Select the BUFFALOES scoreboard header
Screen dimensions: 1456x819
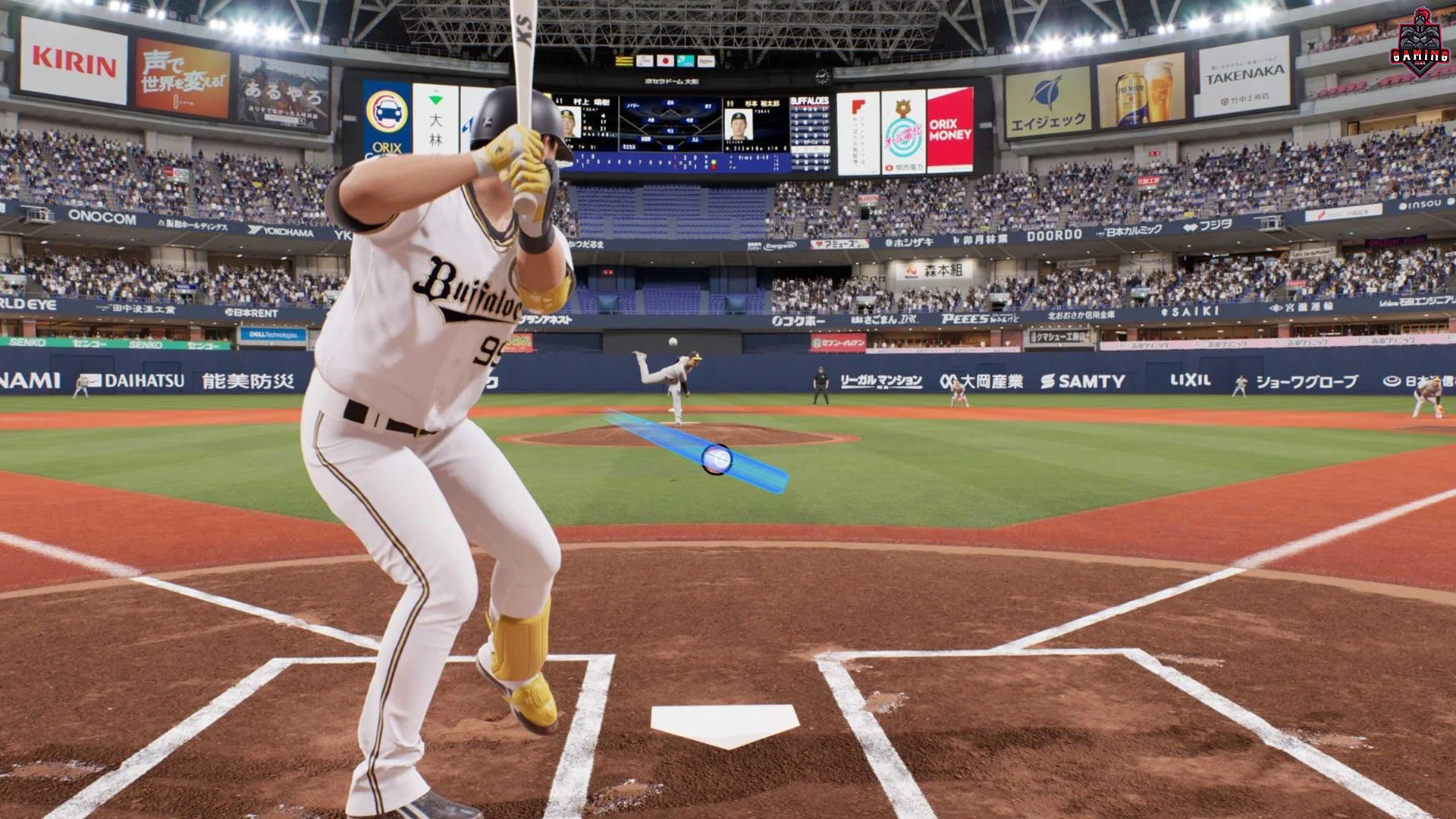click(x=810, y=102)
